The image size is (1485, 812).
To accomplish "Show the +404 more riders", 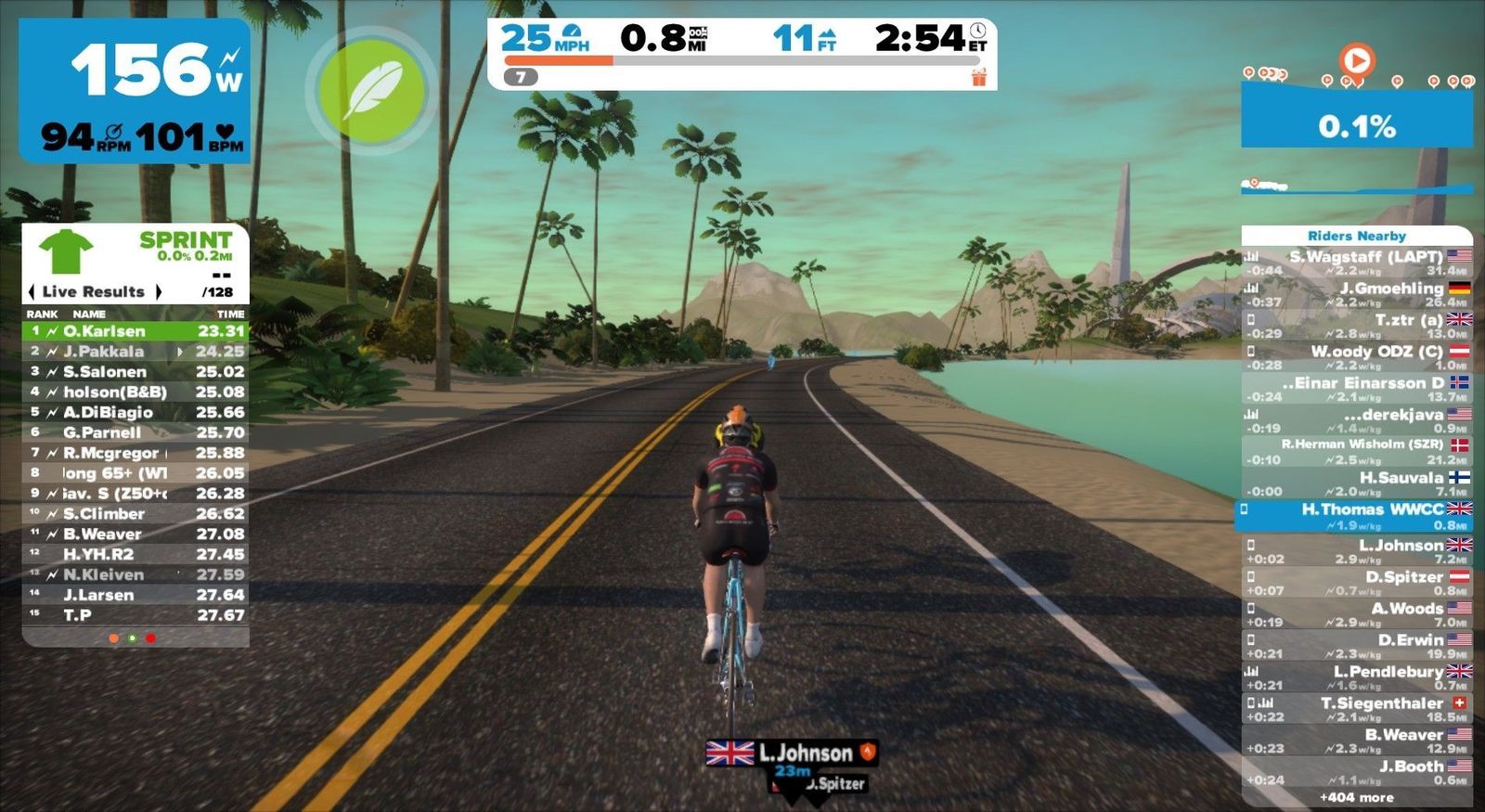I will [x=1356, y=797].
